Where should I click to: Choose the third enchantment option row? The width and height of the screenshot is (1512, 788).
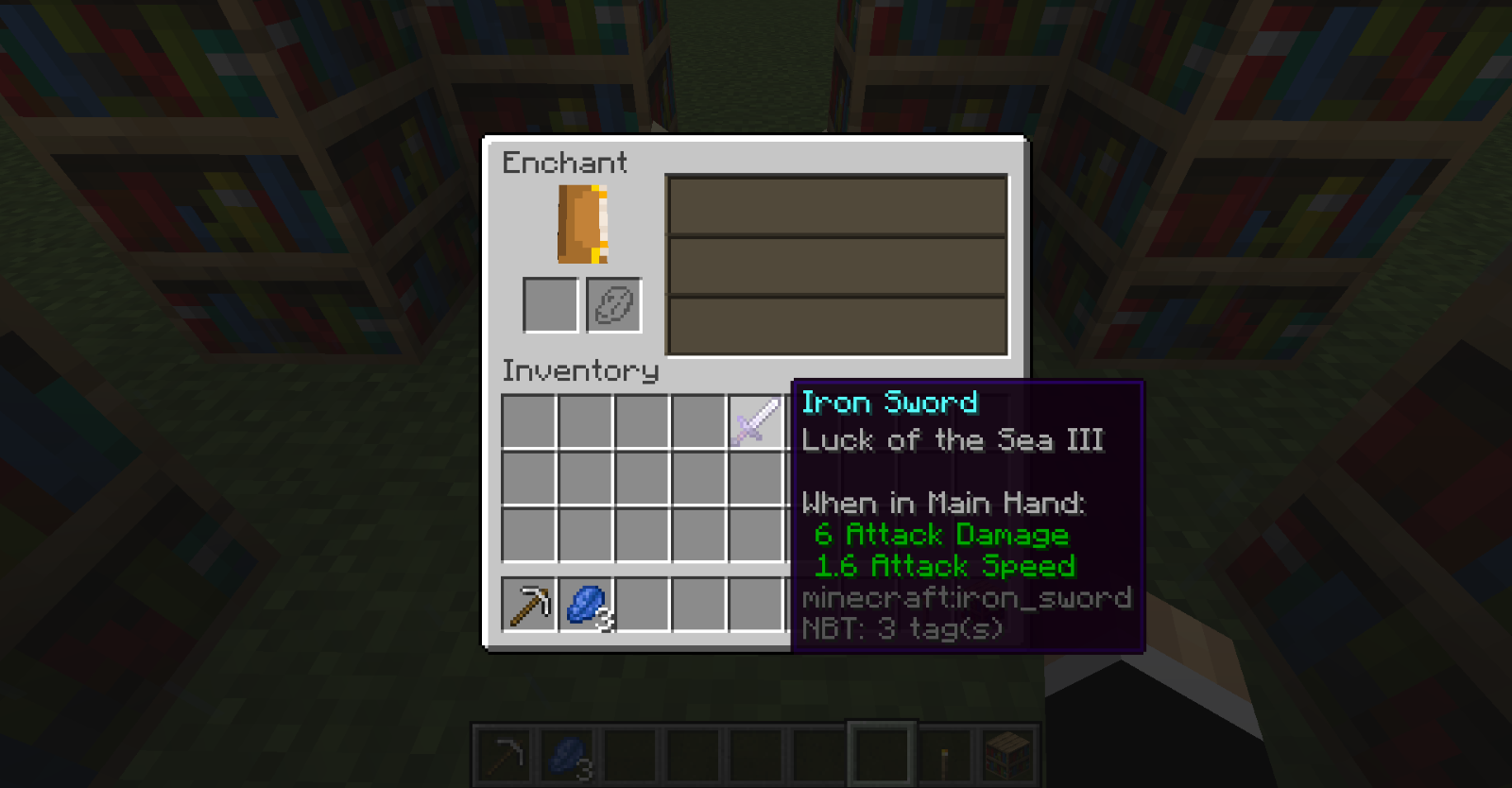click(x=835, y=323)
